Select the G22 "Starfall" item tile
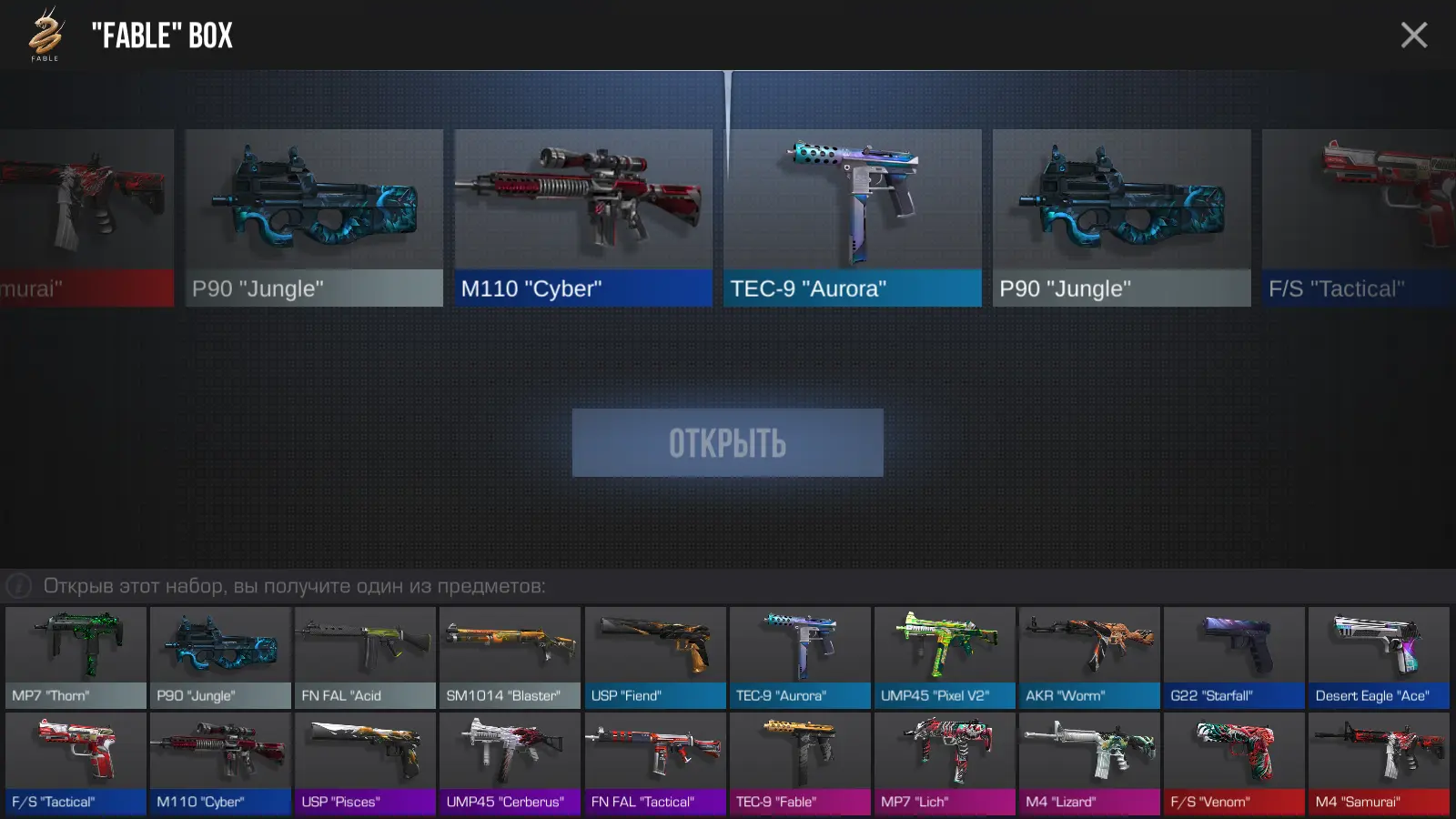Viewport: 1456px width, 819px height. coord(1234,657)
